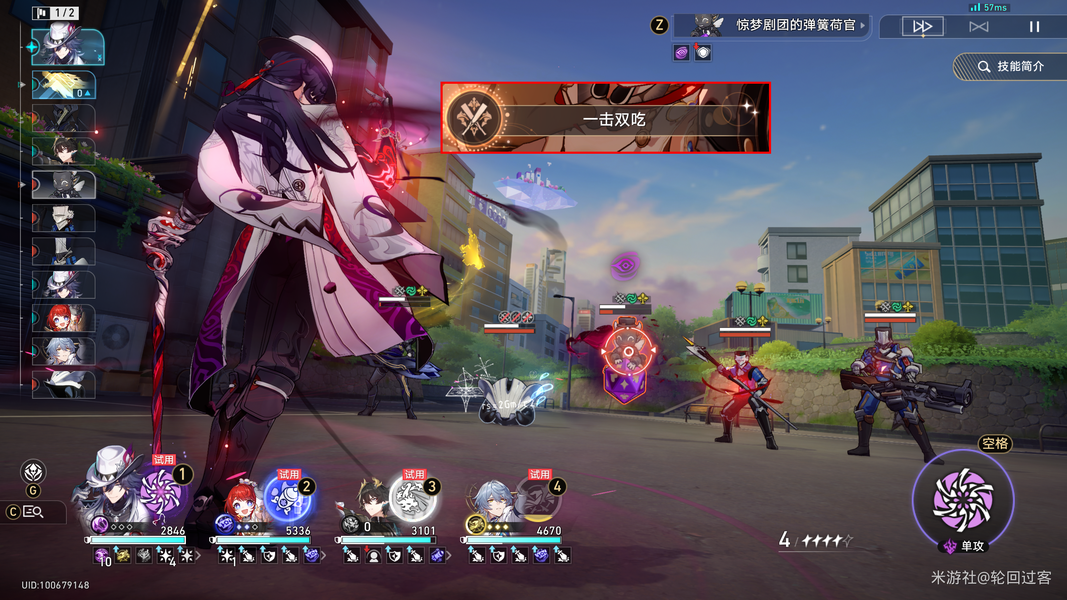Screen dimensions: 1067x600
Task: Open the battle details magnifier button
Action: 33,512
